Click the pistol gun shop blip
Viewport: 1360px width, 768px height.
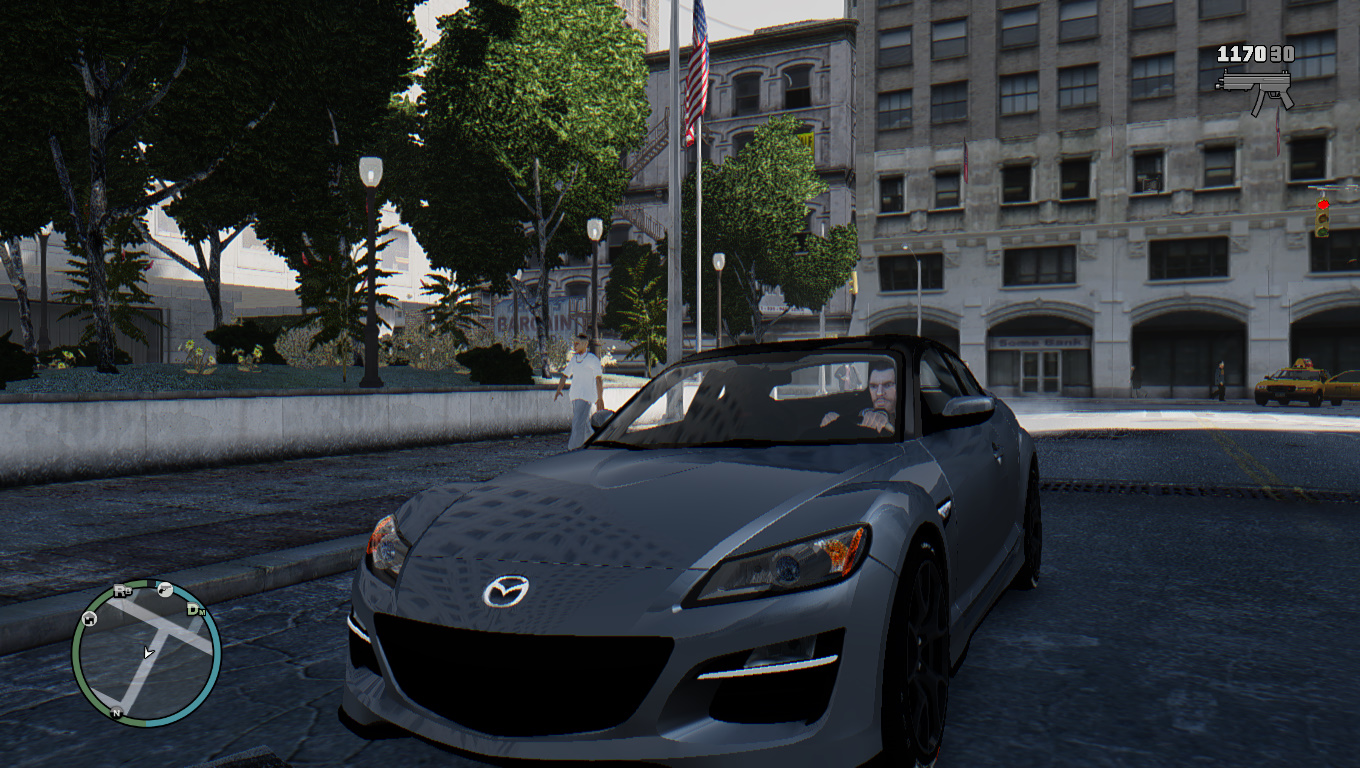[x=166, y=590]
